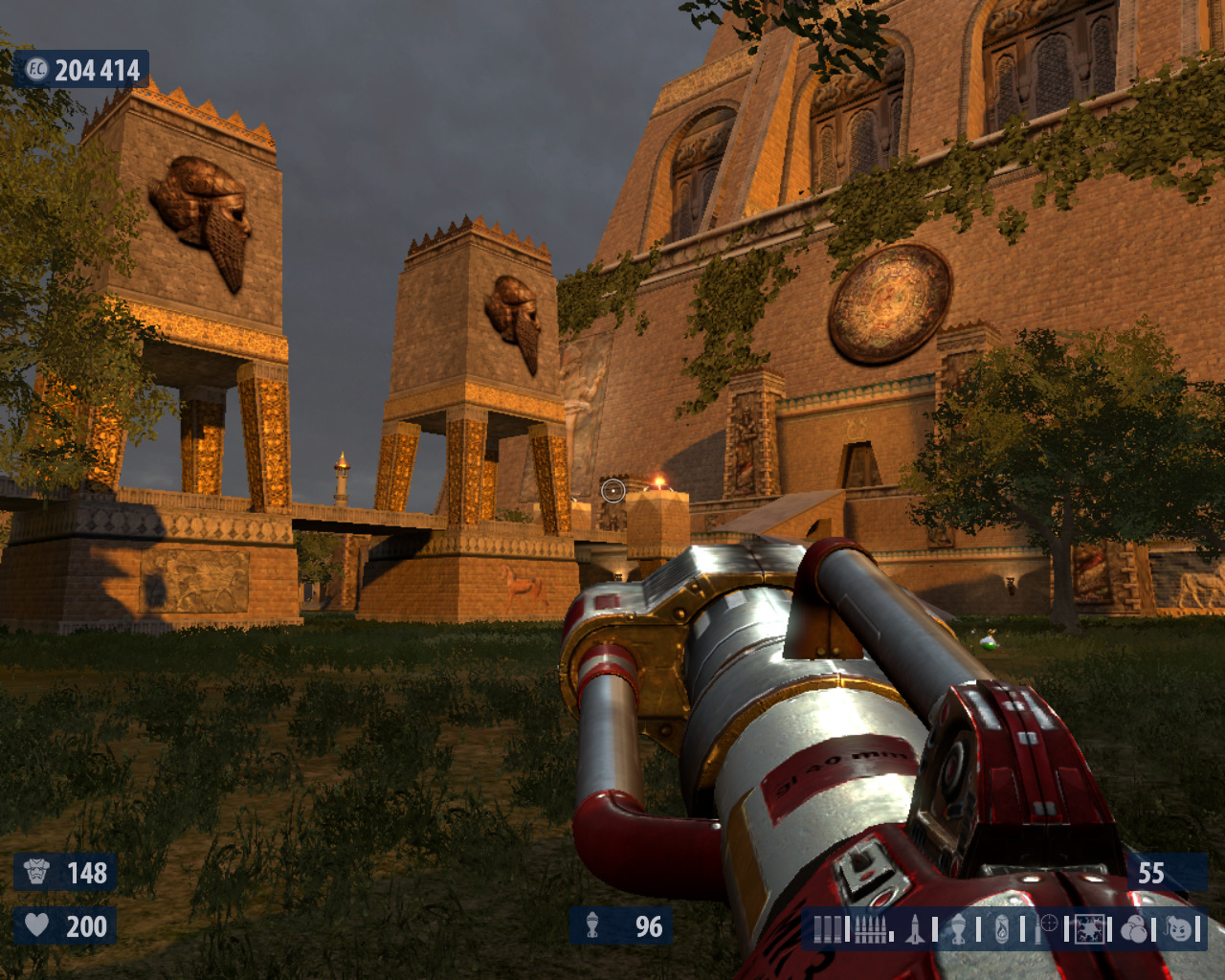Select the shotgun shells ammo icon
The image size is (1225, 980).
828,929
